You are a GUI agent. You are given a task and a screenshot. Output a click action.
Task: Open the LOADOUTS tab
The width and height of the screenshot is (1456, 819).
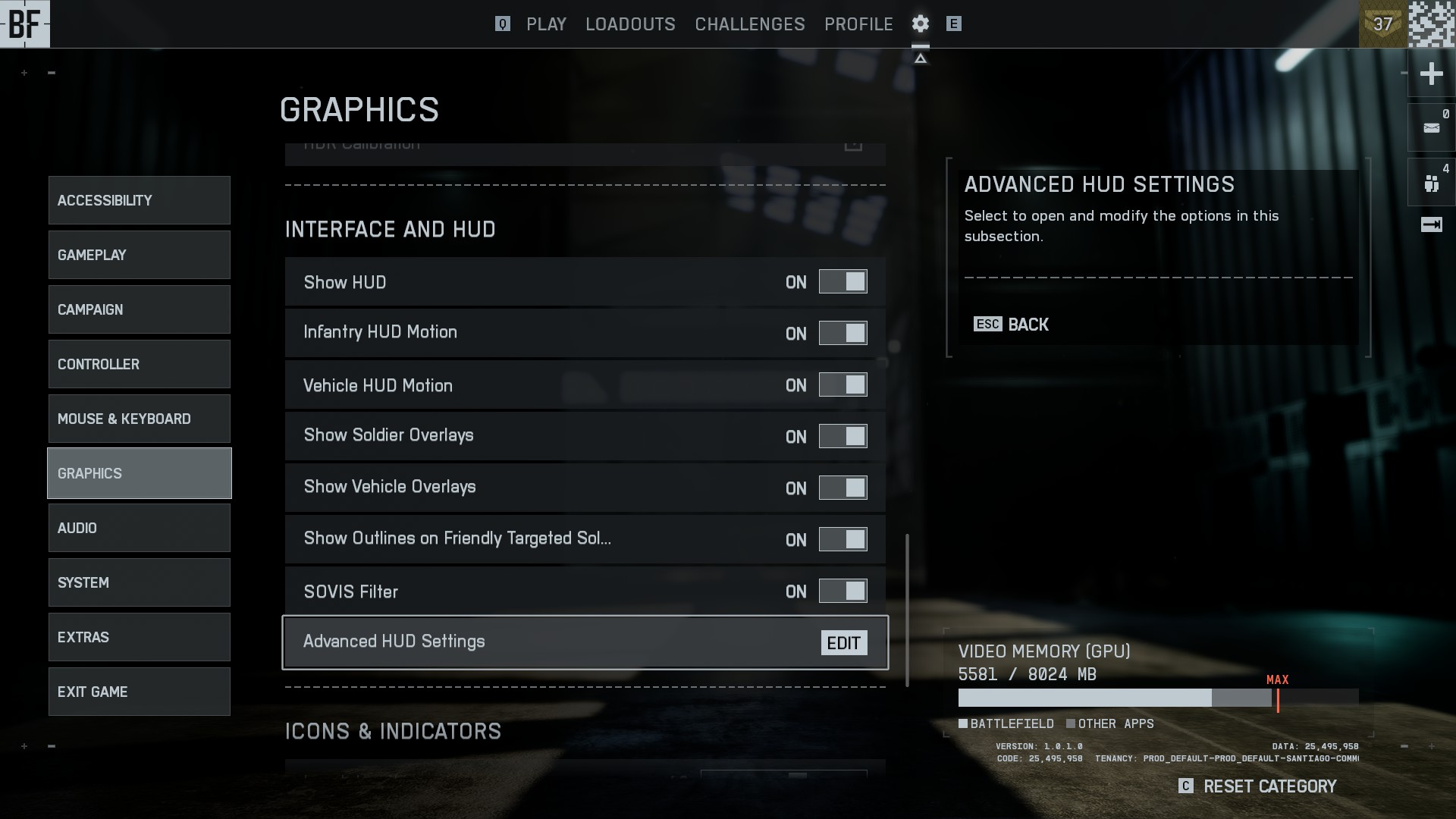pos(630,24)
